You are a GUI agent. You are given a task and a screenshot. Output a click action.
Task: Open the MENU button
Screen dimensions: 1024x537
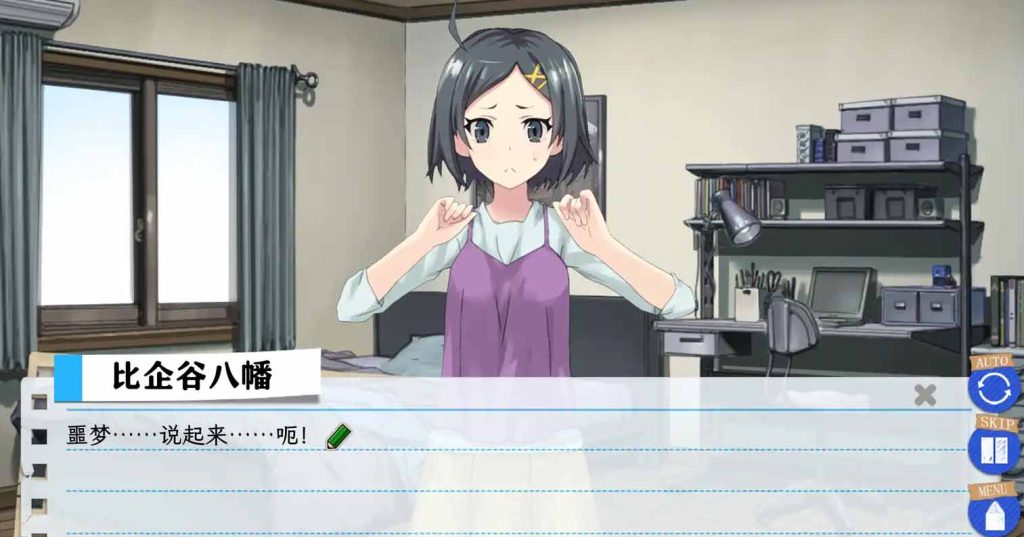coord(993,512)
